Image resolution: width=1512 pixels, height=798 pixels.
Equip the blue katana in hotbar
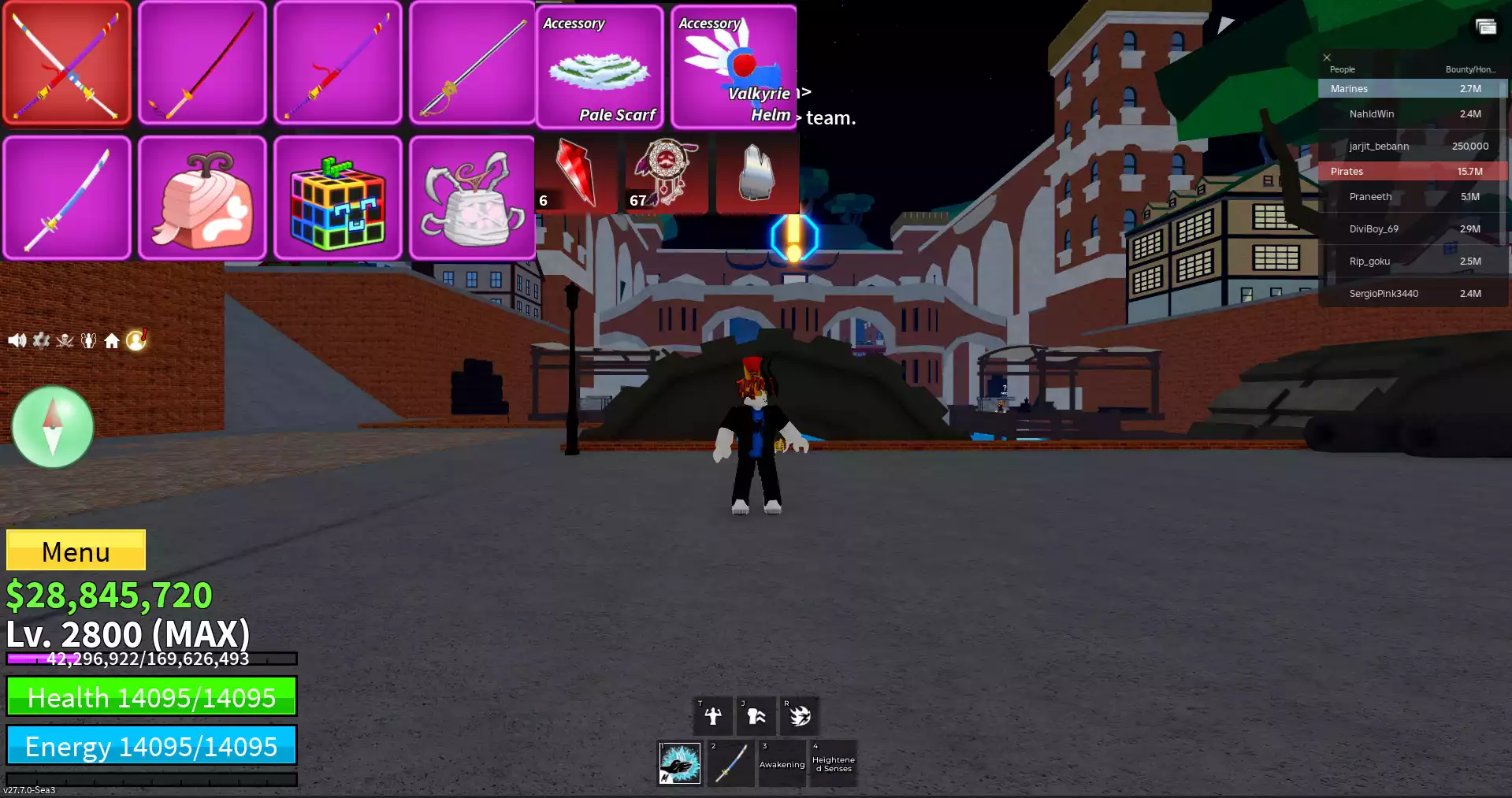pos(730,763)
